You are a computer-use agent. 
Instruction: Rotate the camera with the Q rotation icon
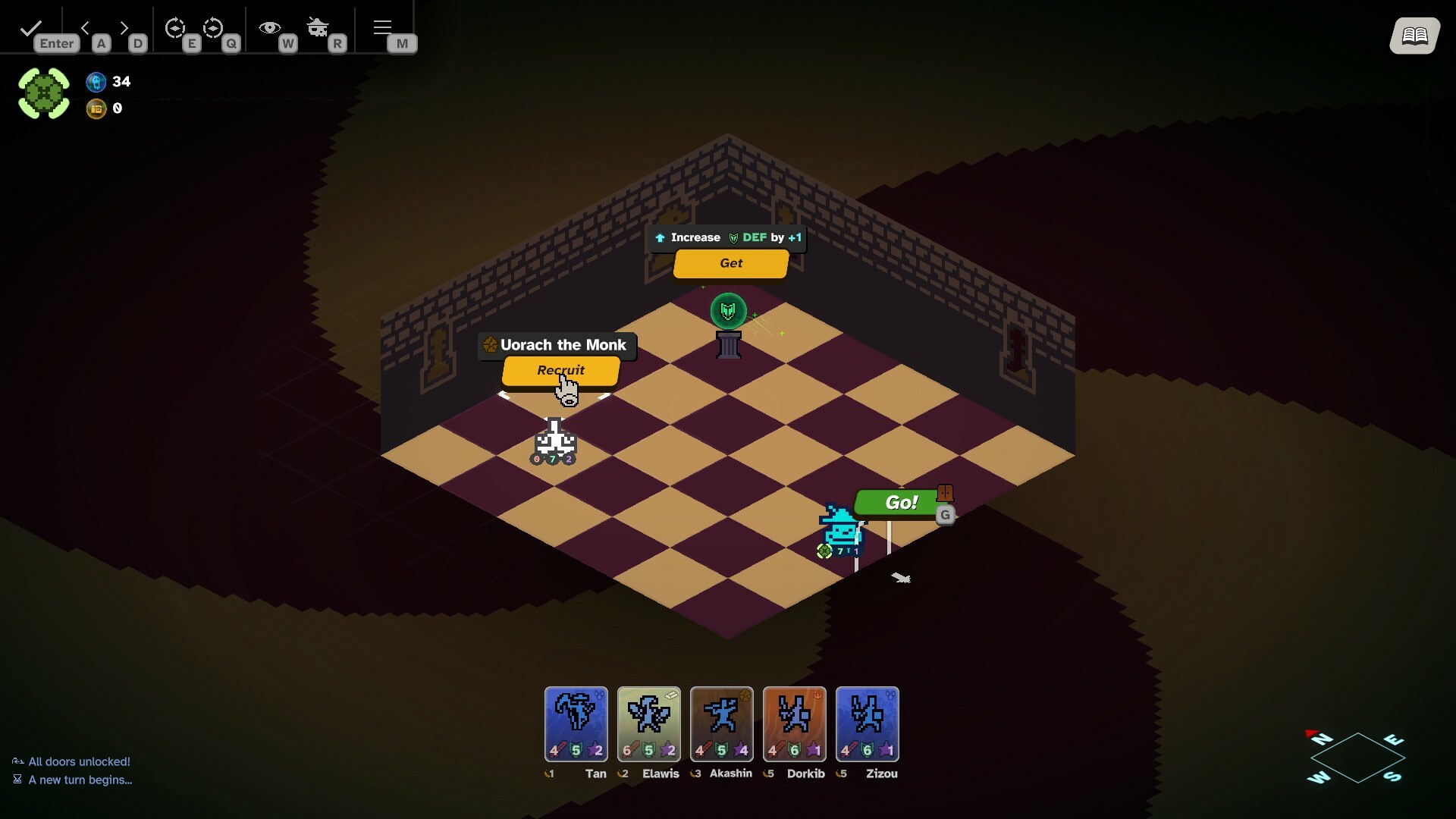click(x=215, y=29)
